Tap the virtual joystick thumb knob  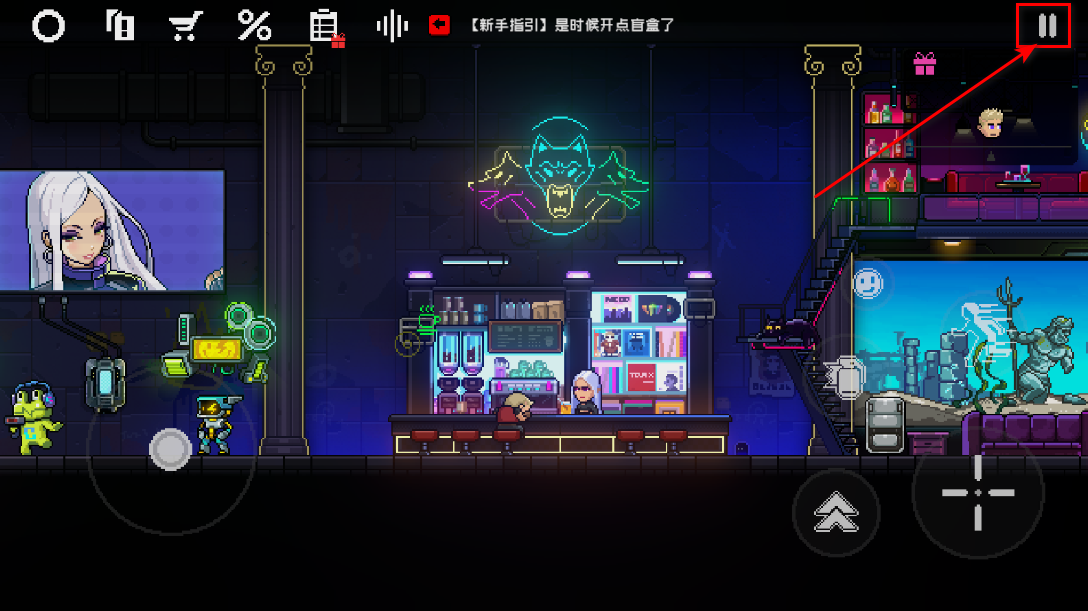[170, 450]
